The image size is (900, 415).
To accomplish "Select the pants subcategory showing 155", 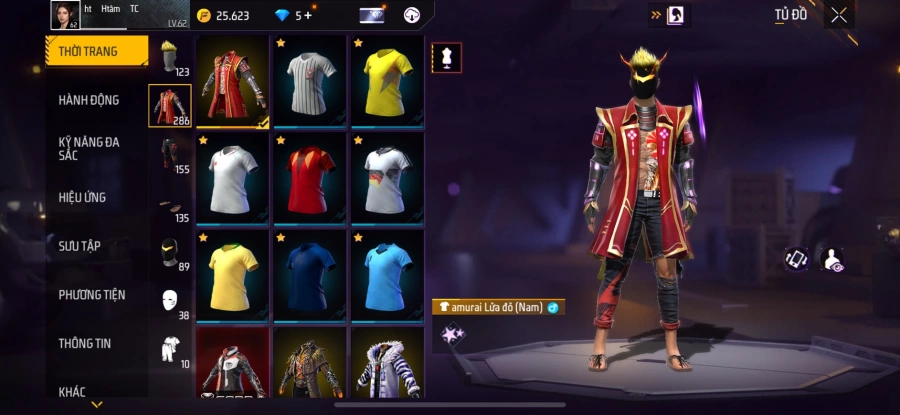I will point(169,156).
